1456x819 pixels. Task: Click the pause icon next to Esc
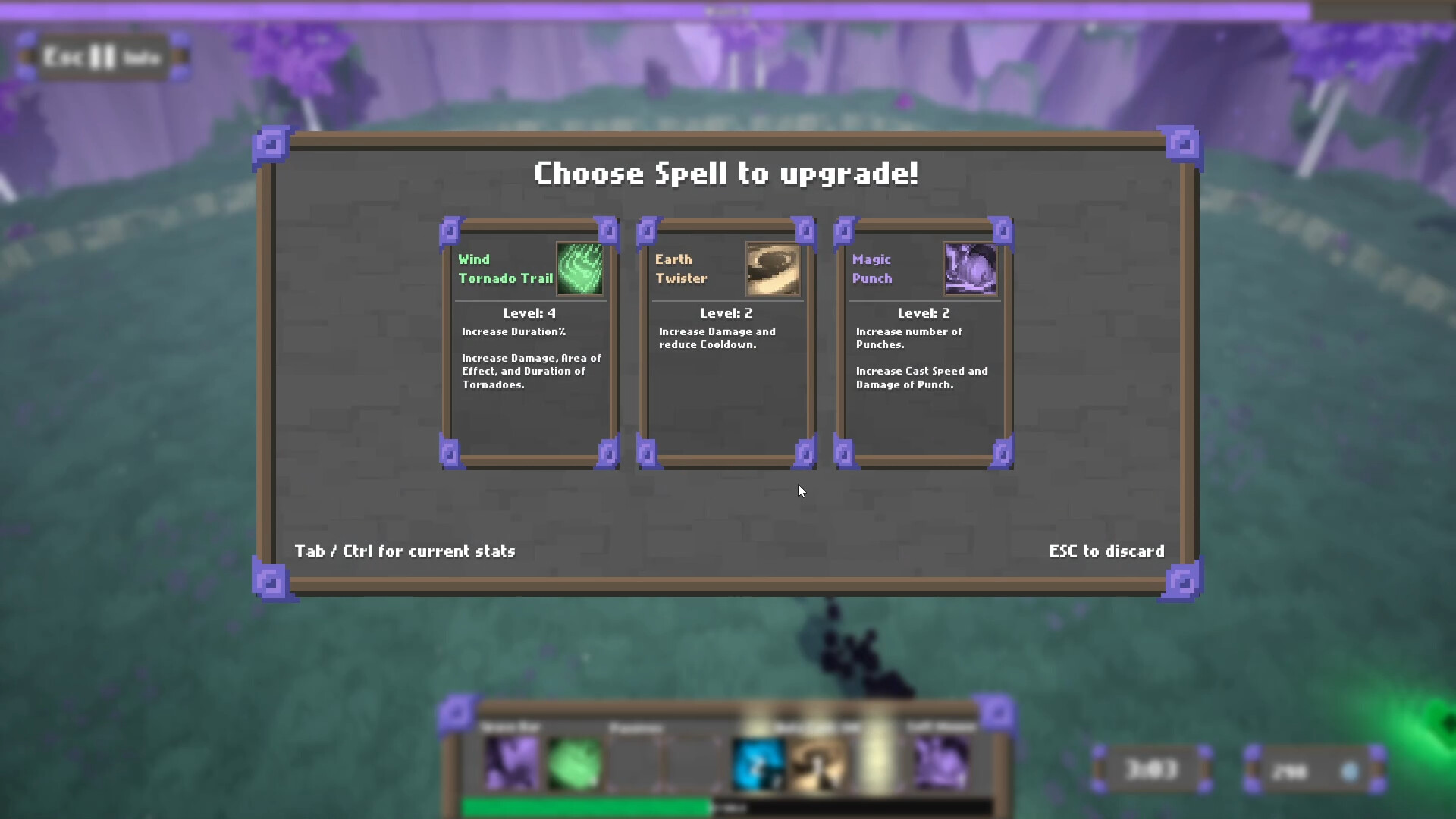[x=102, y=56]
